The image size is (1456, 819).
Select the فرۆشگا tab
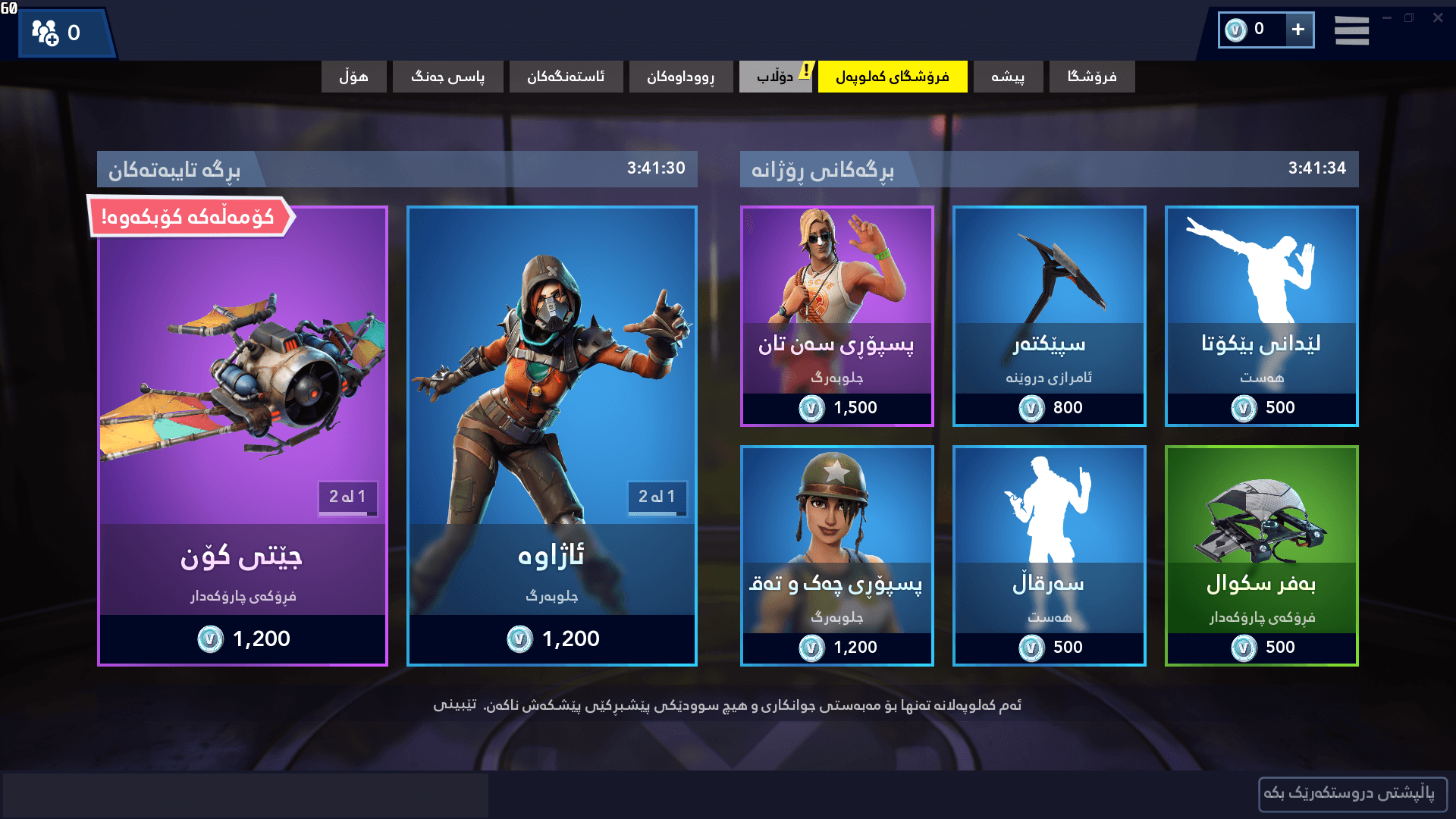click(x=1091, y=77)
